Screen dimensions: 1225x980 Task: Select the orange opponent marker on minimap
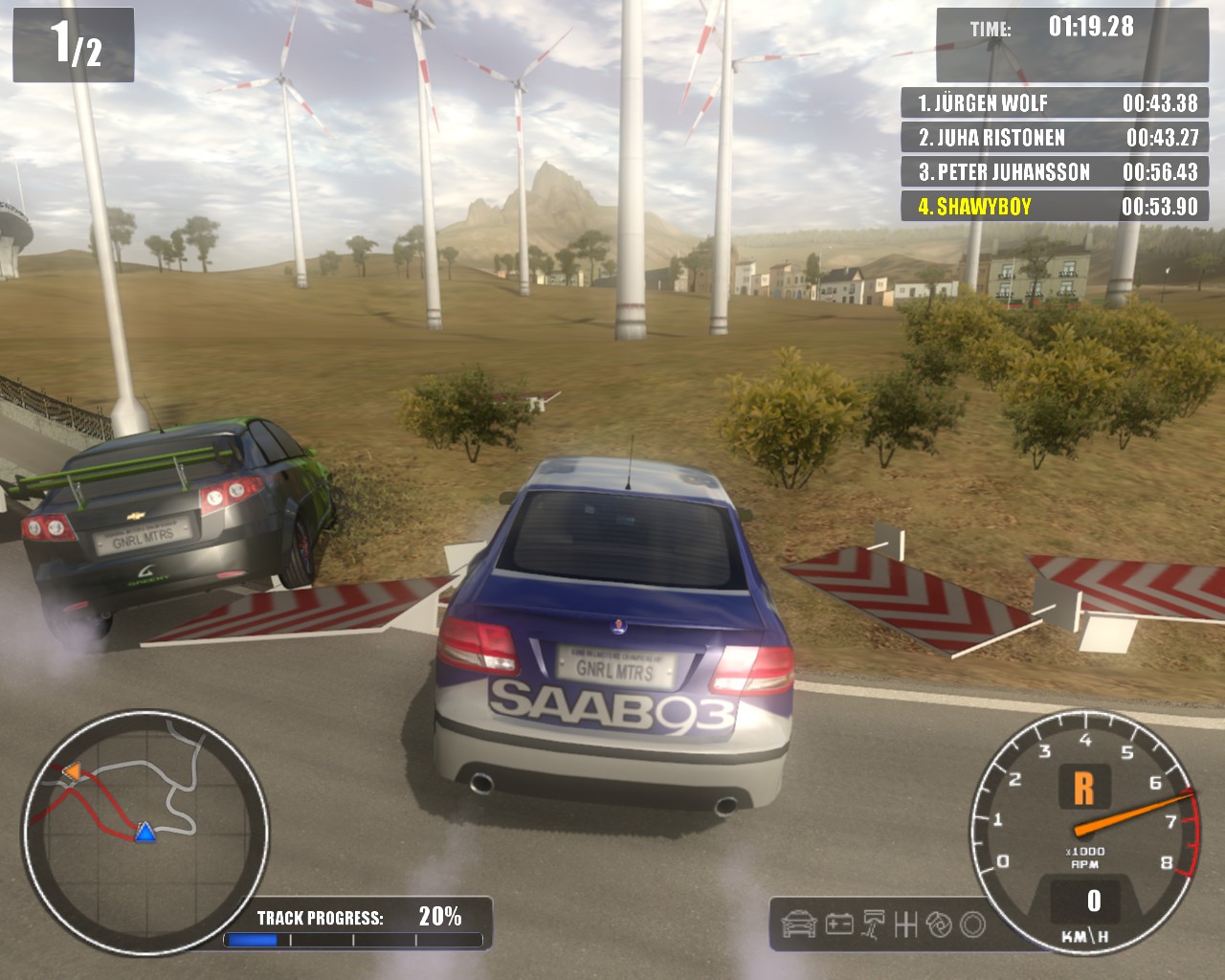click(72, 770)
